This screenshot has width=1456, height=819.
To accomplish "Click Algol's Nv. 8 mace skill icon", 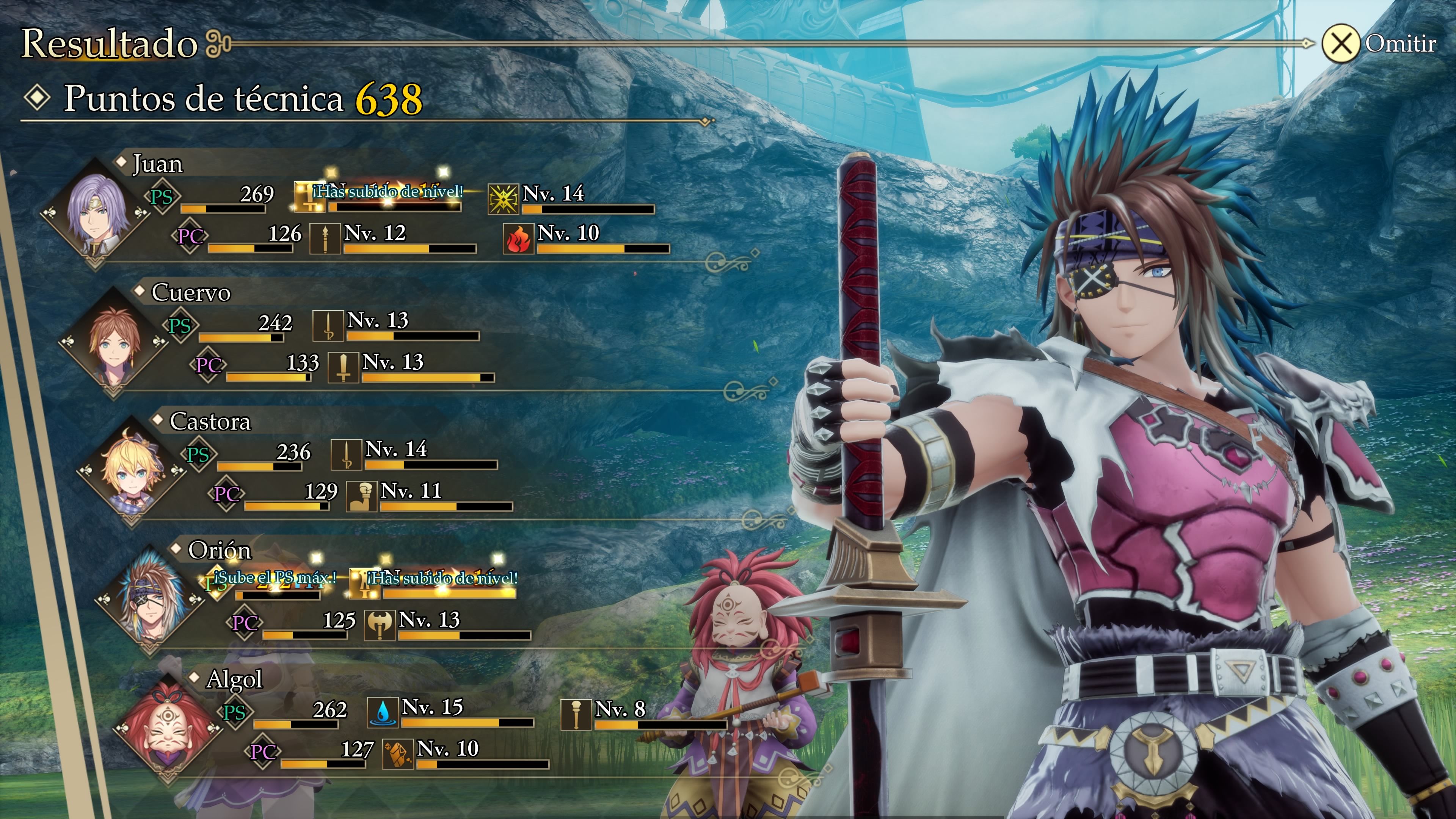I will [x=576, y=714].
